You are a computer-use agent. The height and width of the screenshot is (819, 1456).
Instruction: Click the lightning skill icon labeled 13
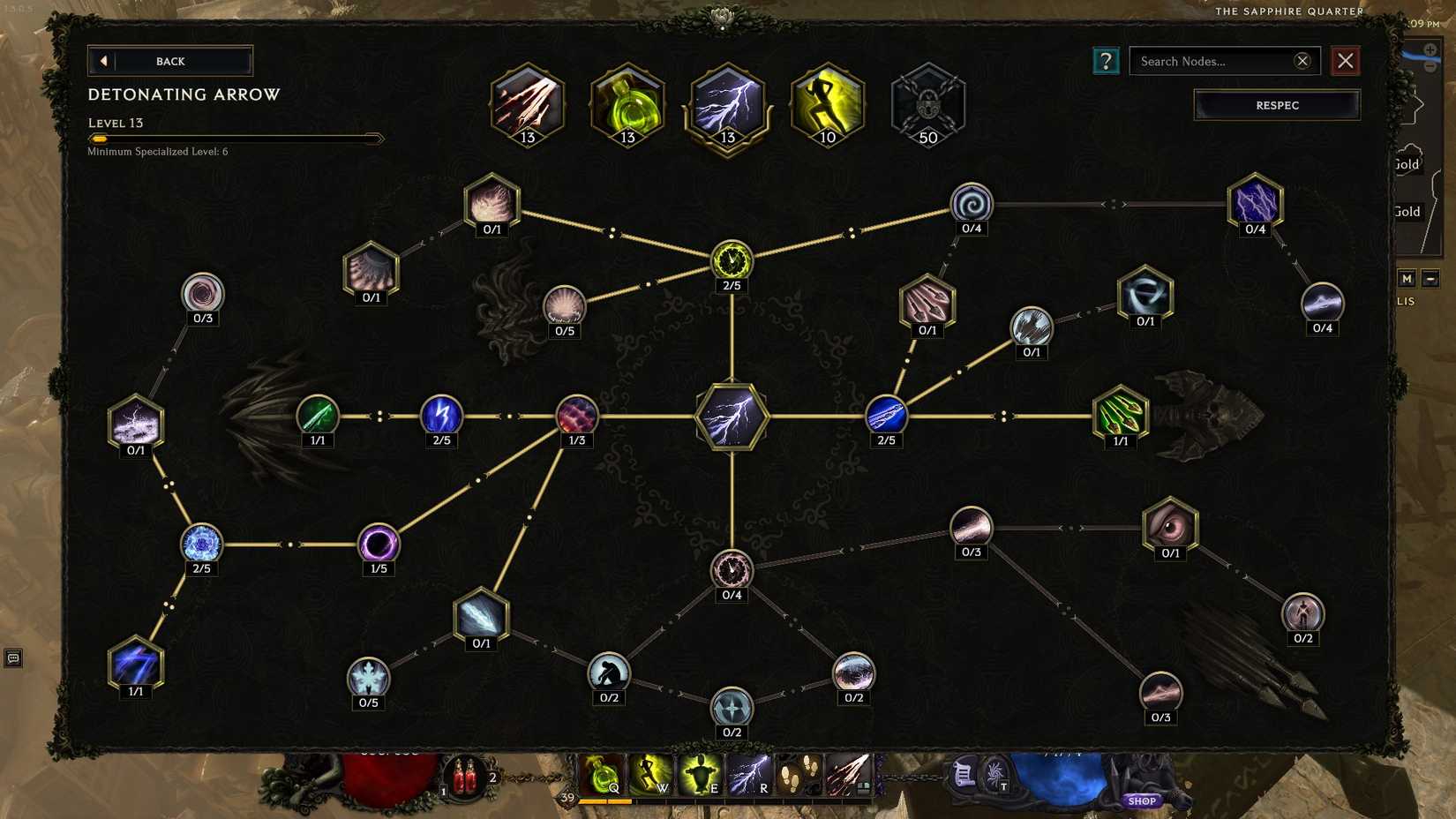[727, 104]
